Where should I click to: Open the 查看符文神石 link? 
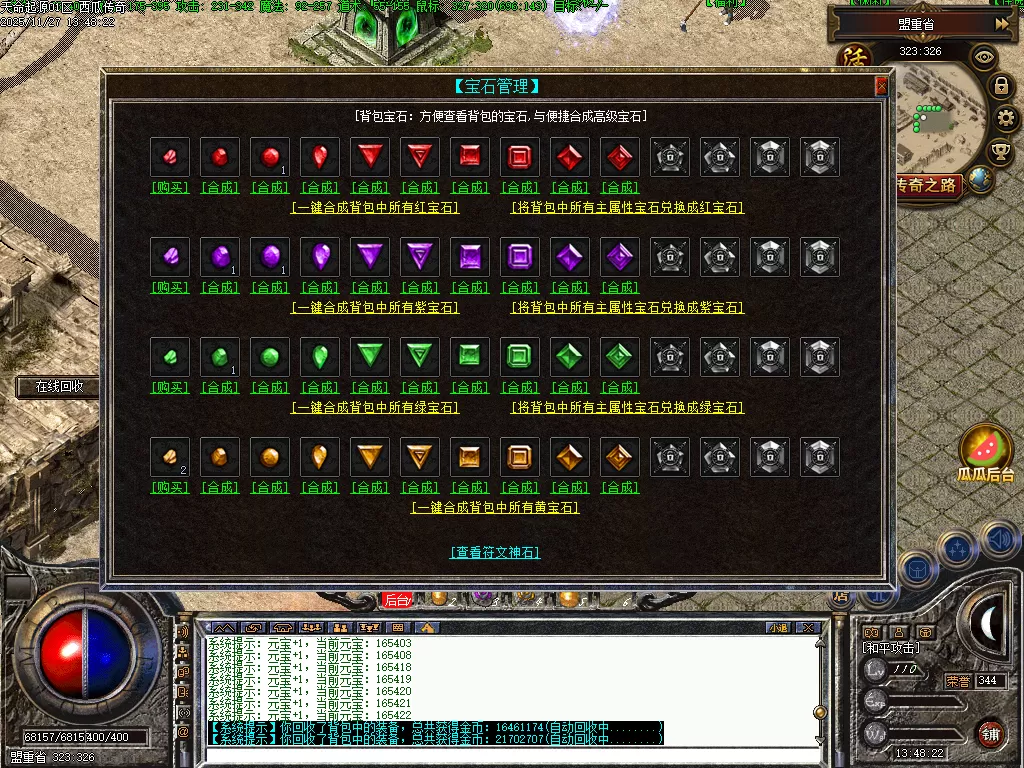(495, 552)
